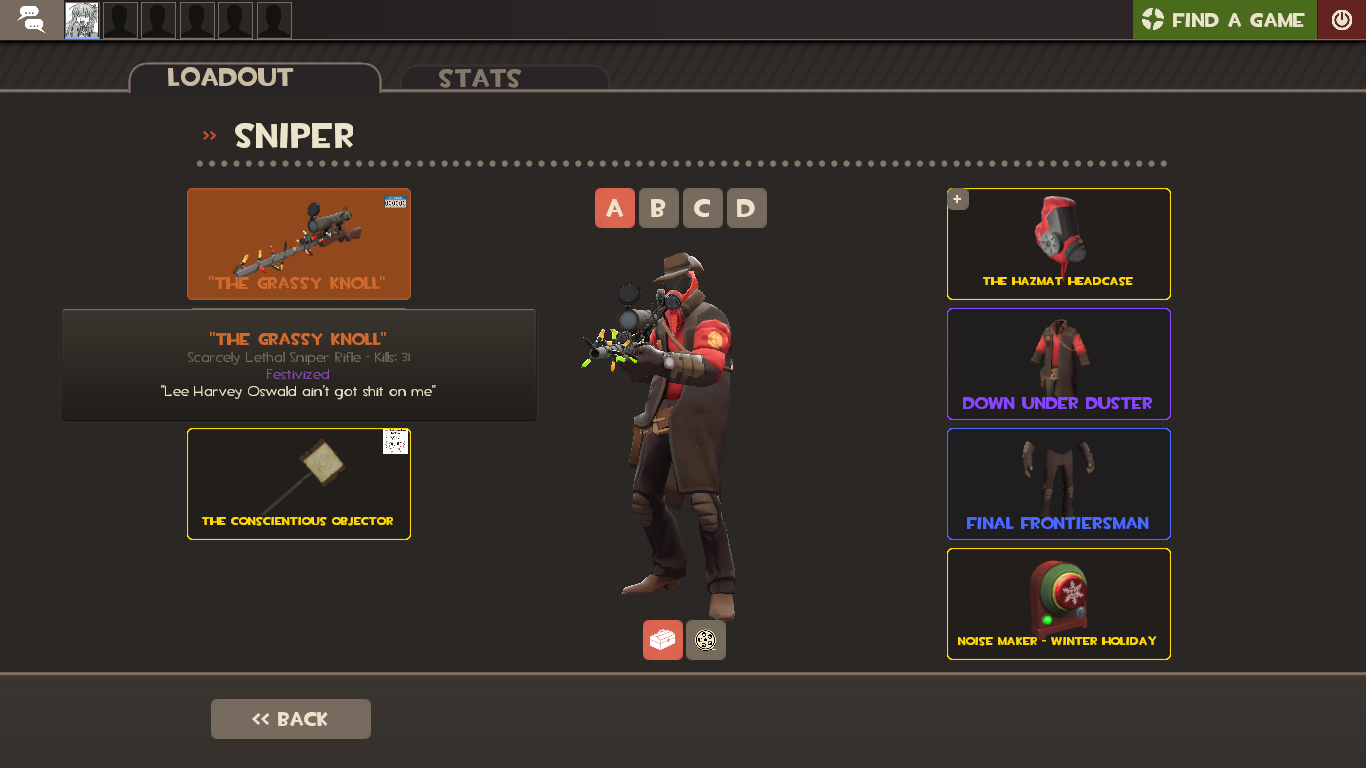1366x768 pixels.
Task: Switch to the Stats tab
Action: 479,78
